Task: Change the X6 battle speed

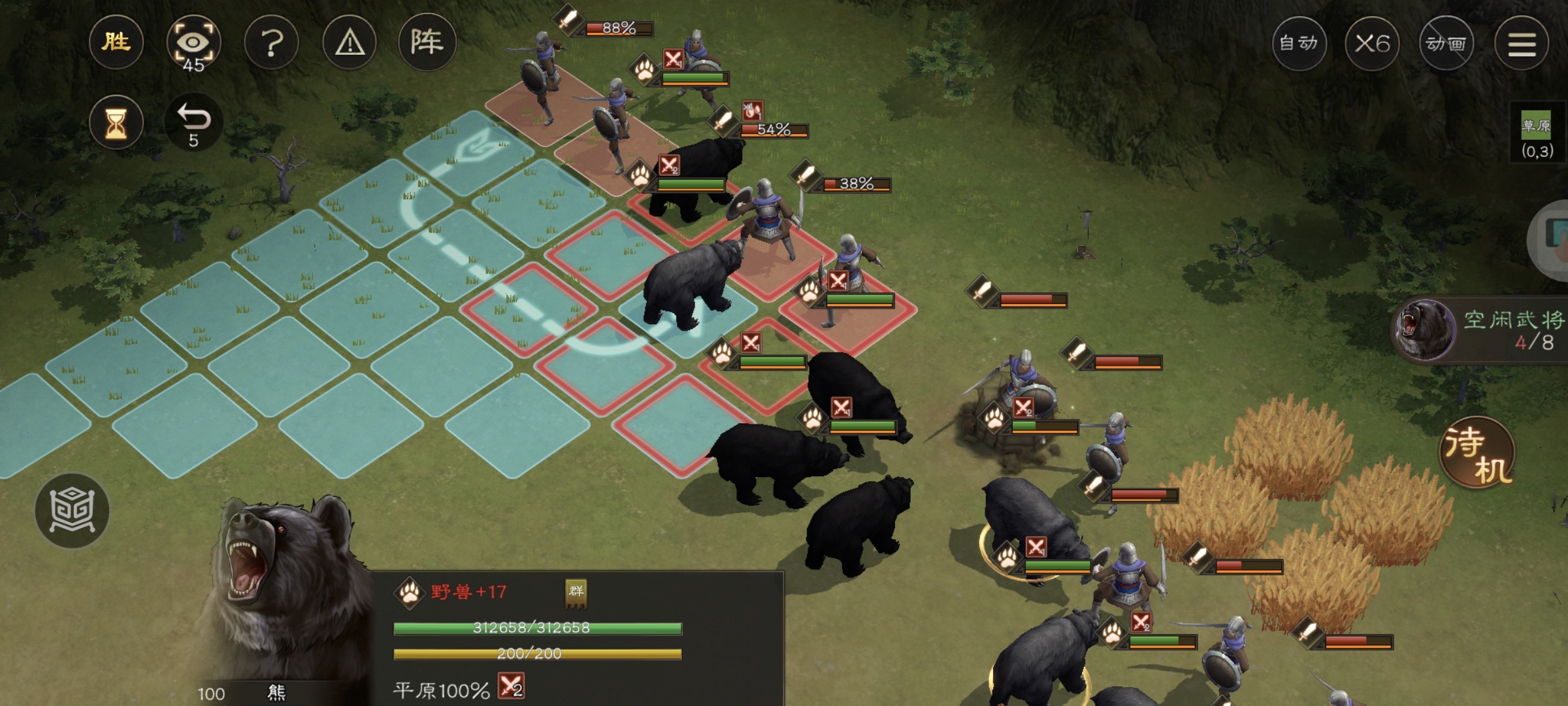Action: tap(1372, 44)
